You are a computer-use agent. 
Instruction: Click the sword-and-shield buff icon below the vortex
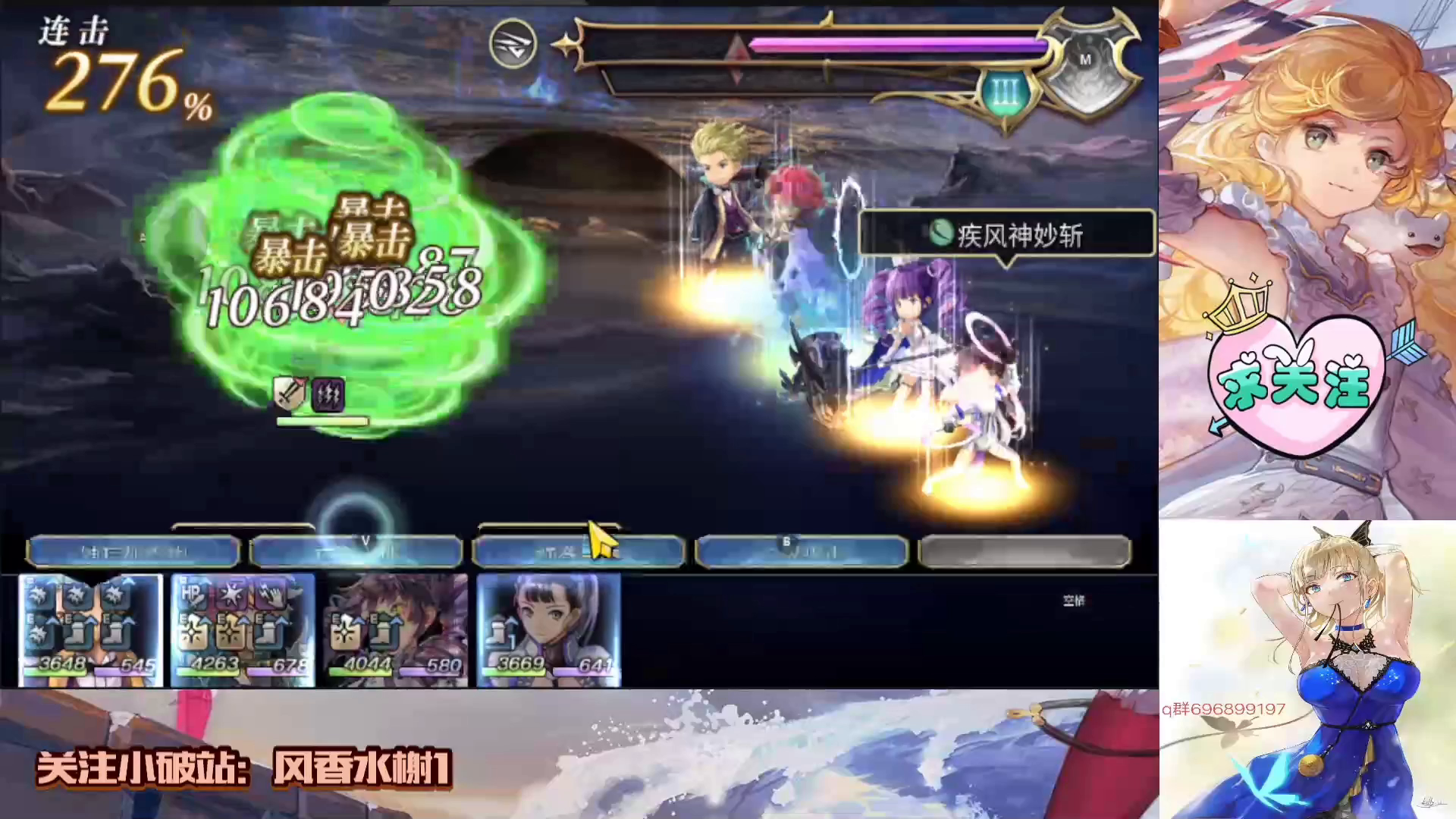290,394
